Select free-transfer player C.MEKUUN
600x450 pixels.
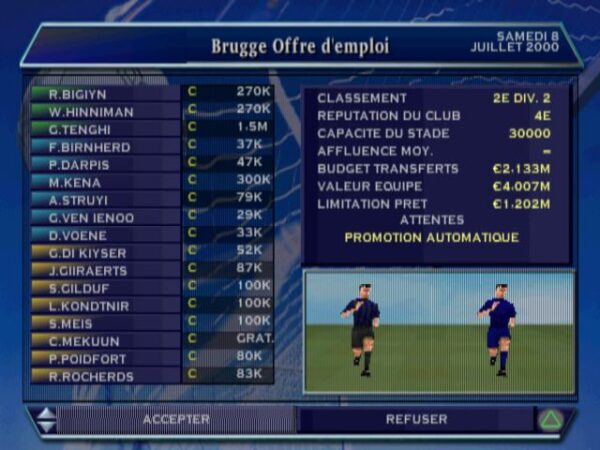click(x=150, y=340)
